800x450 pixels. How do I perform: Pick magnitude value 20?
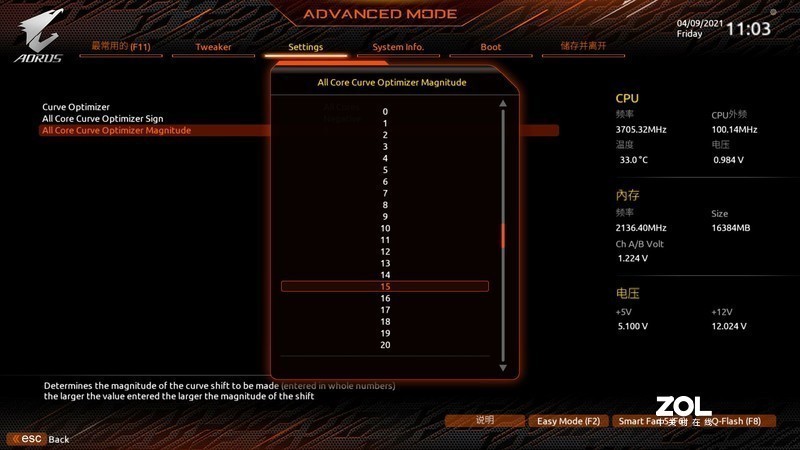click(x=385, y=345)
